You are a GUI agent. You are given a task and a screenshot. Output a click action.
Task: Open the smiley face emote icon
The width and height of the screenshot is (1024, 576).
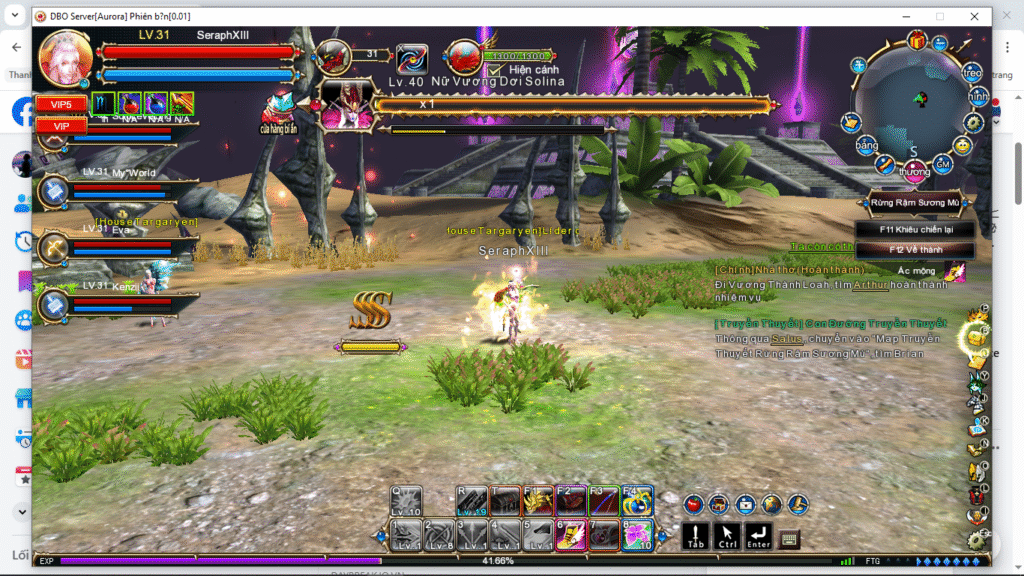click(x=962, y=145)
